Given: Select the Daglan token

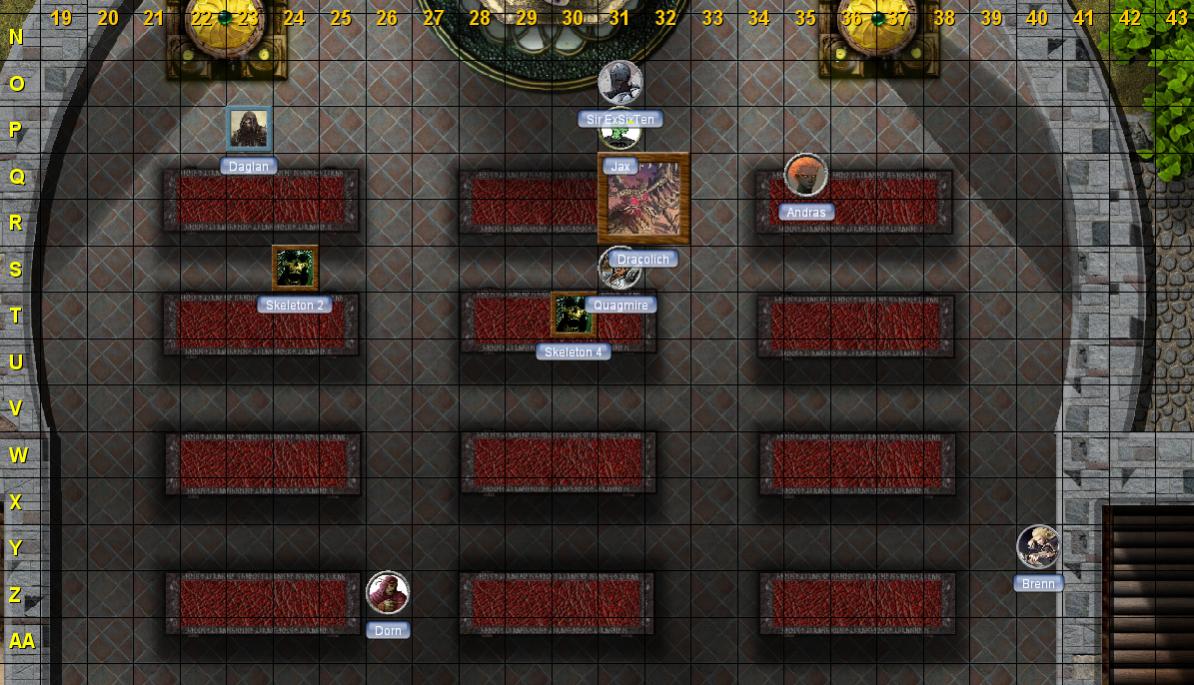Looking at the screenshot, I should click(248, 129).
